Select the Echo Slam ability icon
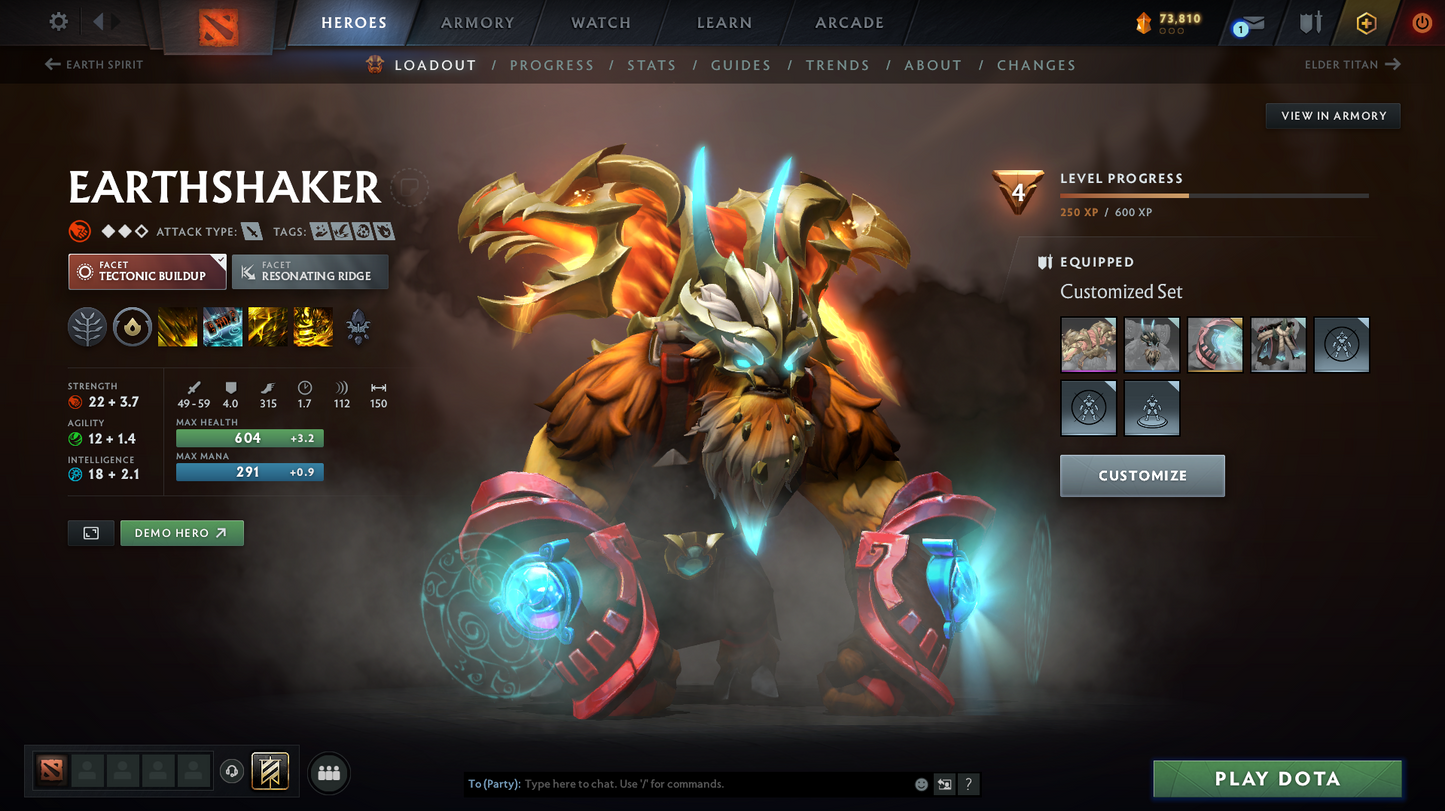The height and width of the screenshot is (811, 1445). [x=312, y=327]
